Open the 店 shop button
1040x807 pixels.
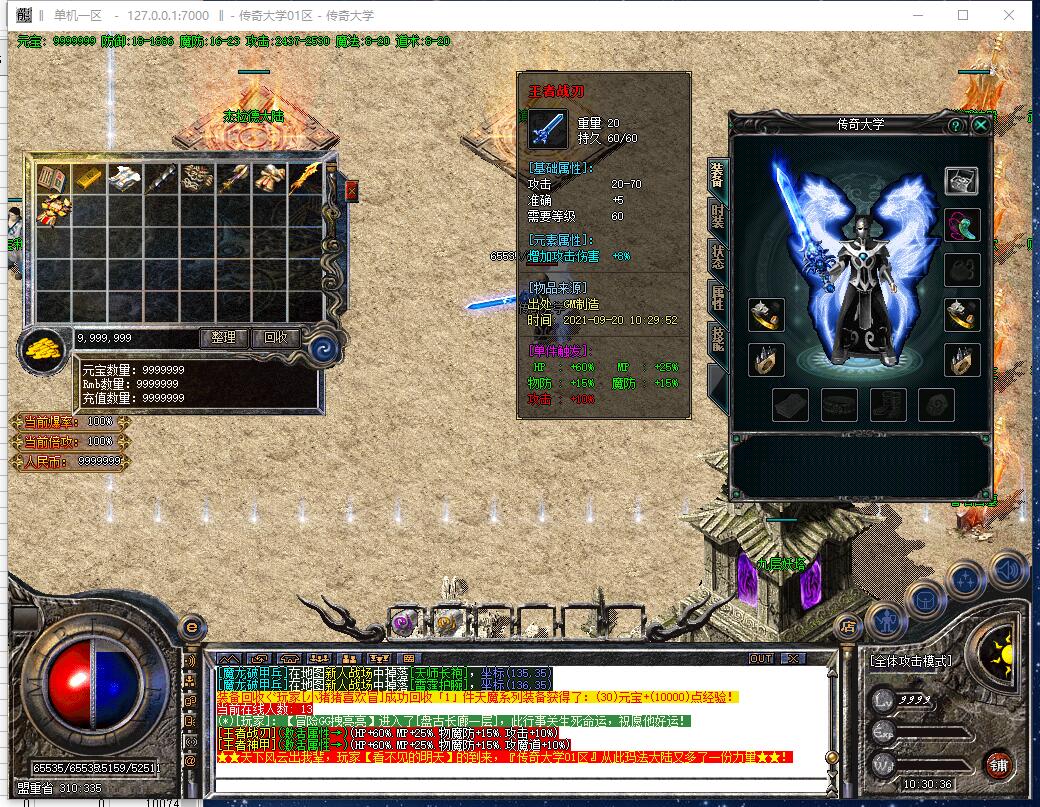(848, 627)
